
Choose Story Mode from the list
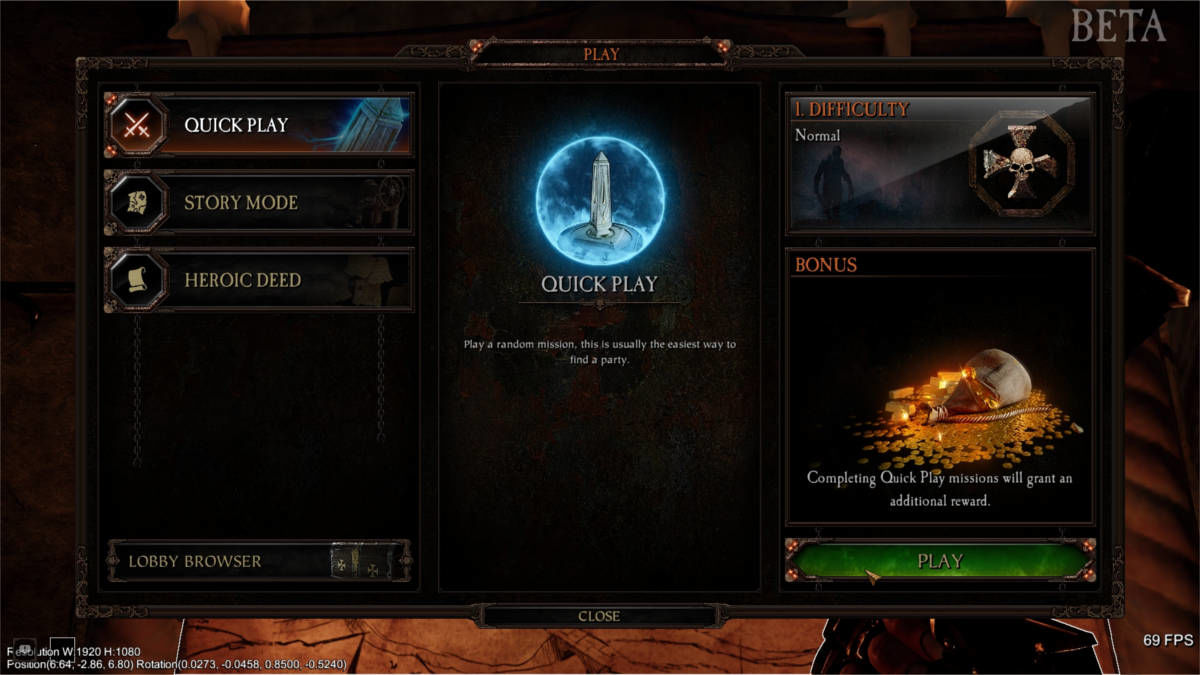click(x=258, y=203)
